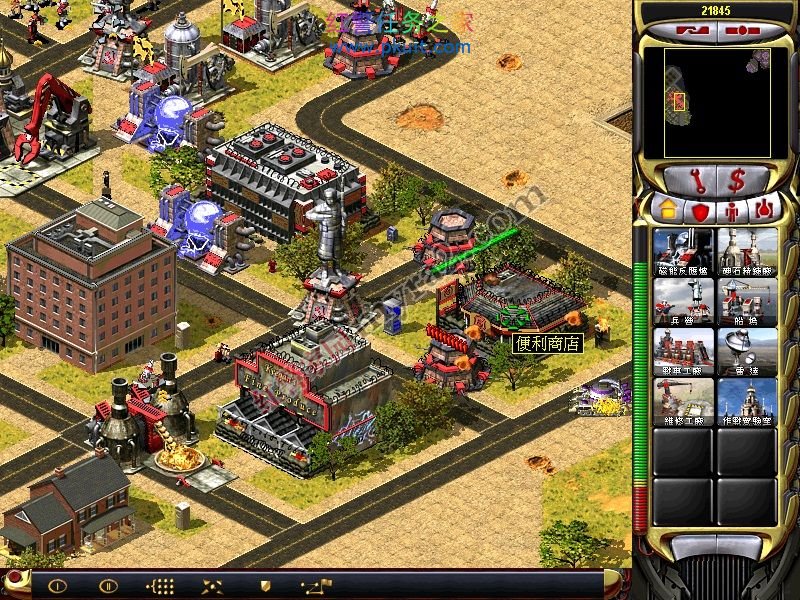Switch to the vehicles build tab
This screenshot has height=600, width=800.
764,210
